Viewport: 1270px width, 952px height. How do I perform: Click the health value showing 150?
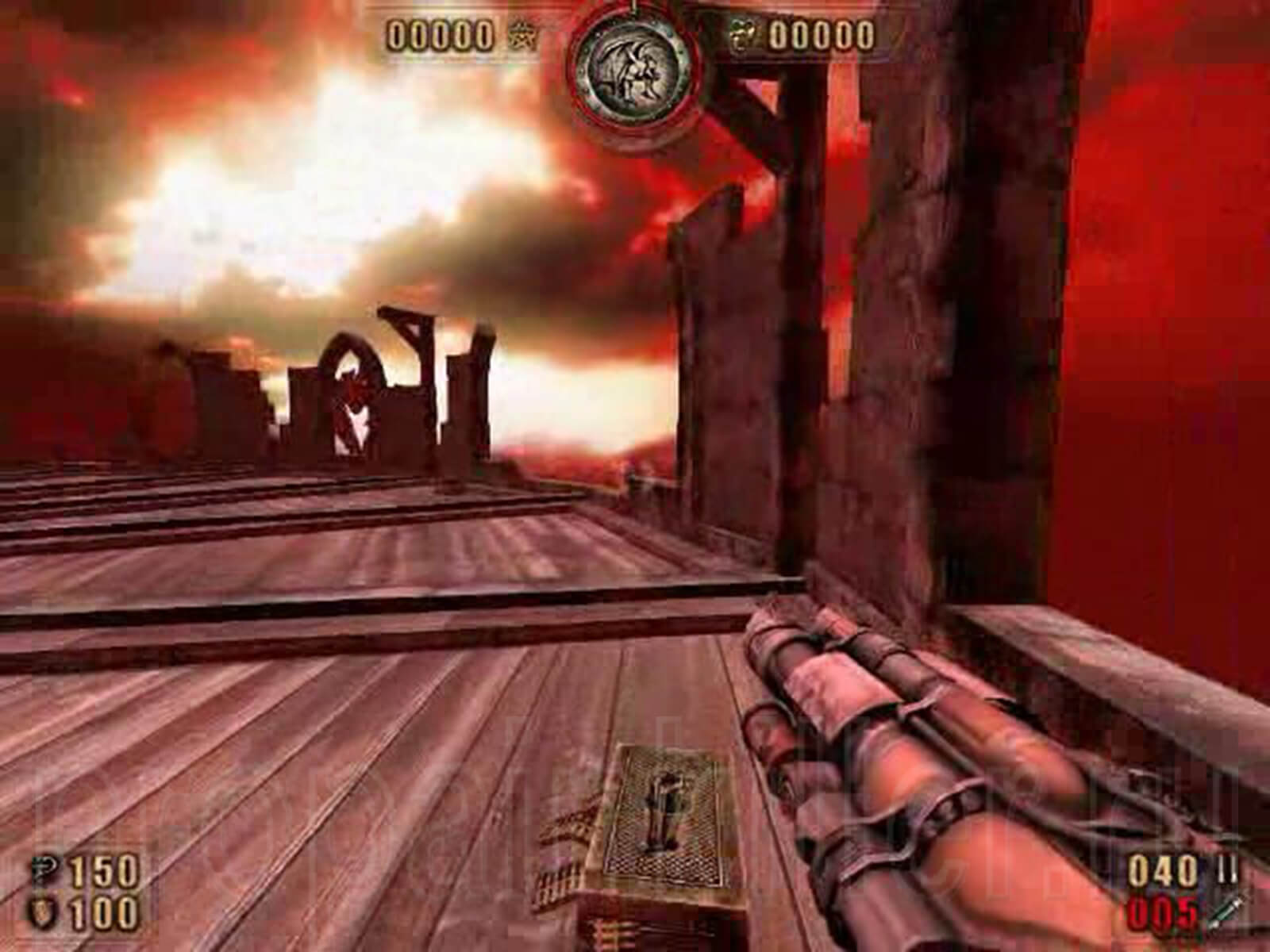pos(104,872)
